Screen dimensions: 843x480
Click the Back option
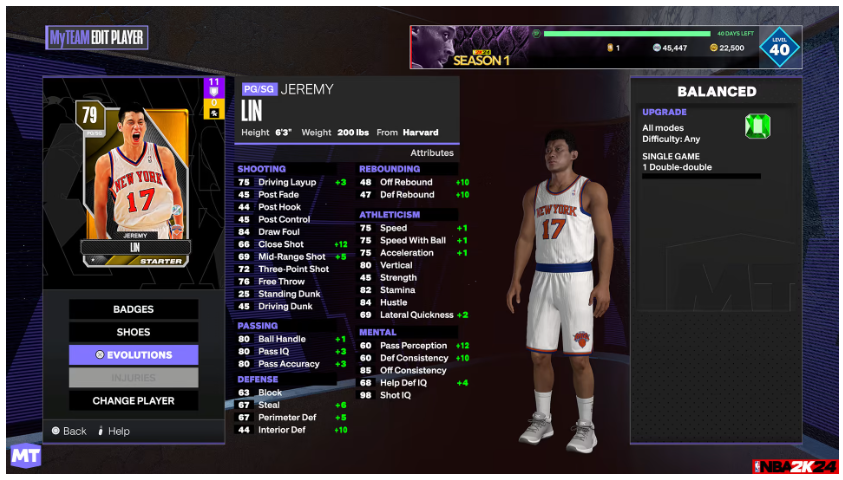pyautogui.click(x=69, y=431)
